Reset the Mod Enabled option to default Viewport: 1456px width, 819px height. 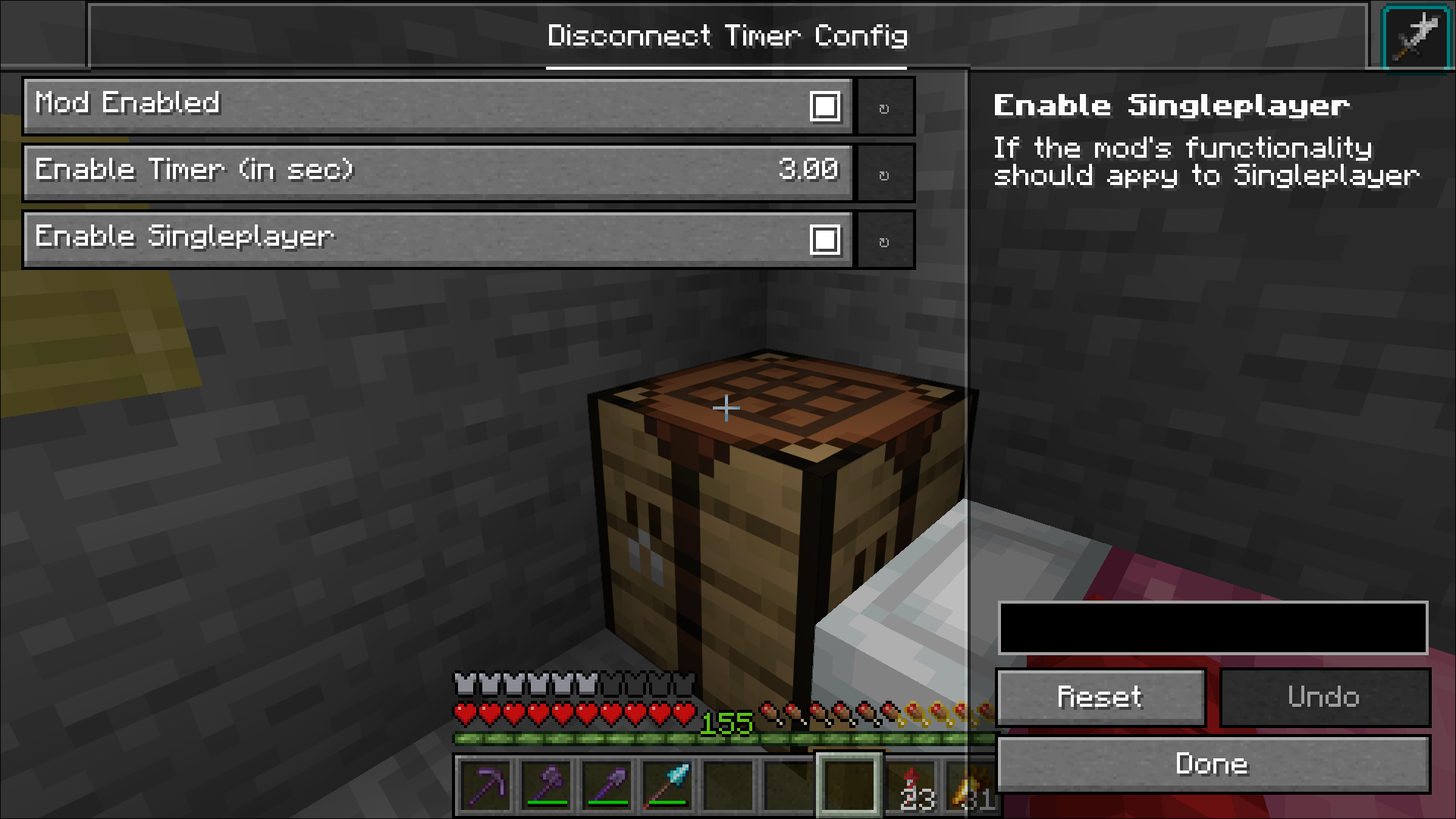pyautogui.click(x=884, y=106)
